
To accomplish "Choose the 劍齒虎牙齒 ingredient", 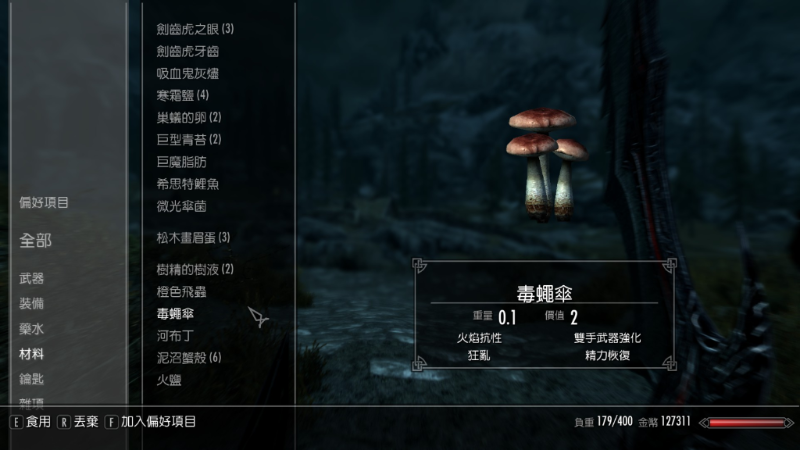I will 187,51.
